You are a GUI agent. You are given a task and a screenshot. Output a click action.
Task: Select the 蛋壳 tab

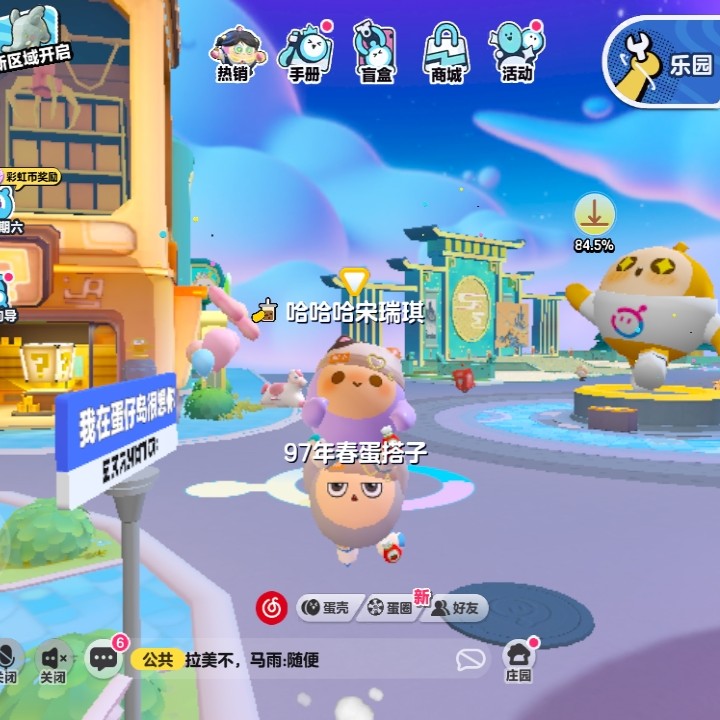click(x=327, y=607)
